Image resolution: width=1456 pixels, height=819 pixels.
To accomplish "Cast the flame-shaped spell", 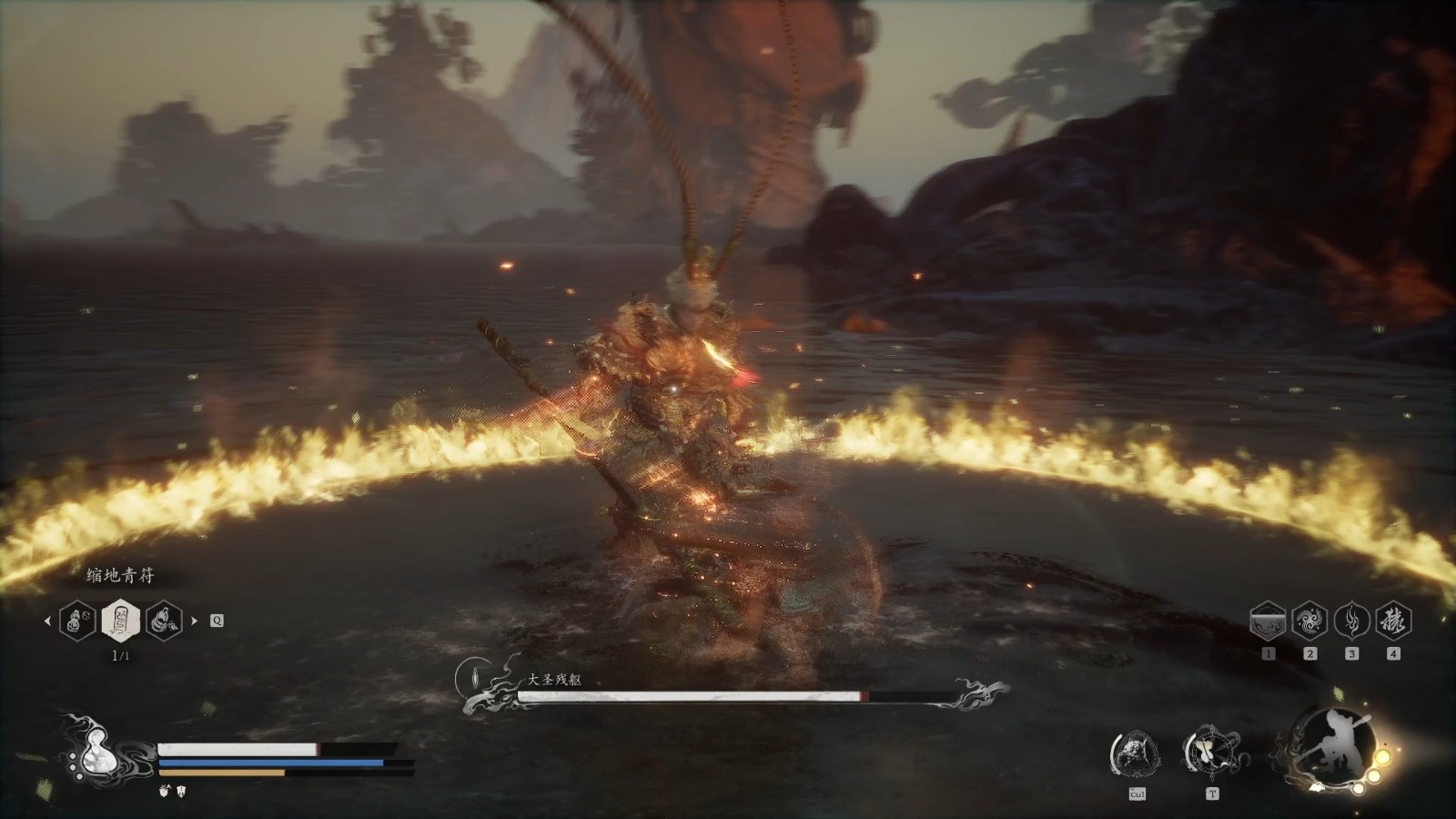I will point(1351,622).
